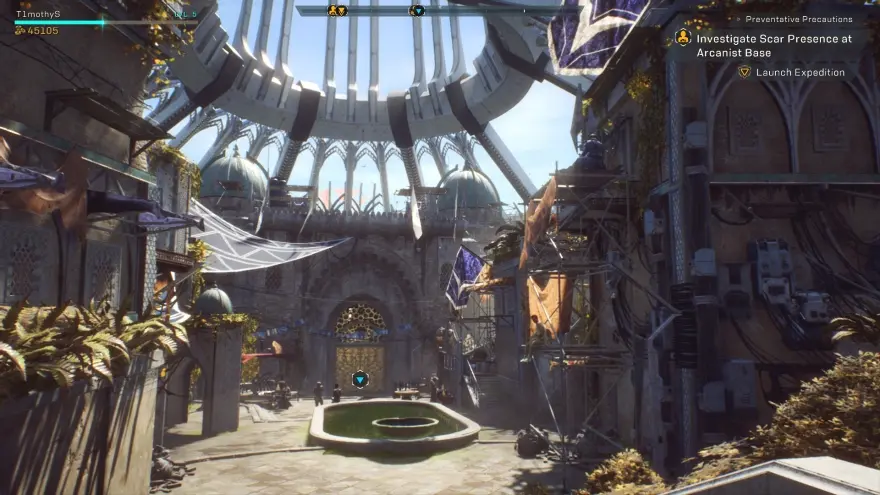Click the gold mission marker on the compass
Viewport: 880px width, 495px height.
(x=337, y=10)
